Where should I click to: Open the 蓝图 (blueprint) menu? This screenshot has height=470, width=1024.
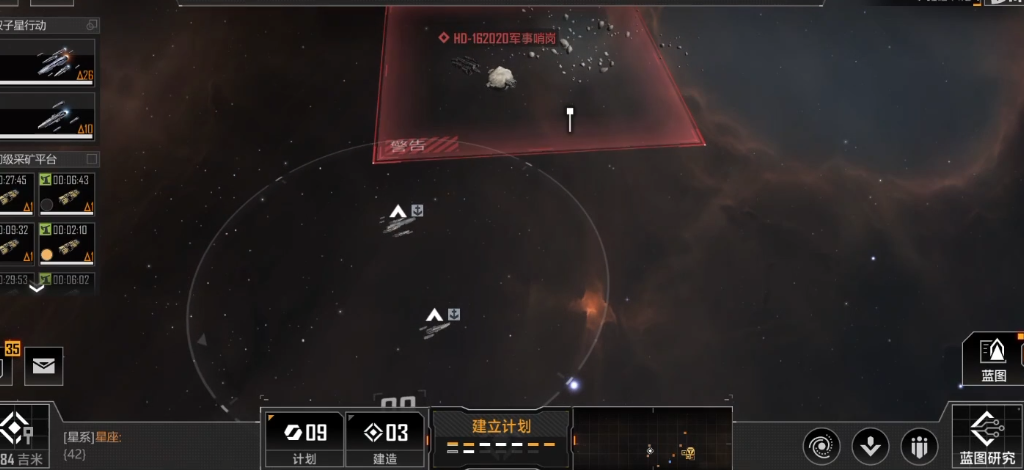point(992,360)
